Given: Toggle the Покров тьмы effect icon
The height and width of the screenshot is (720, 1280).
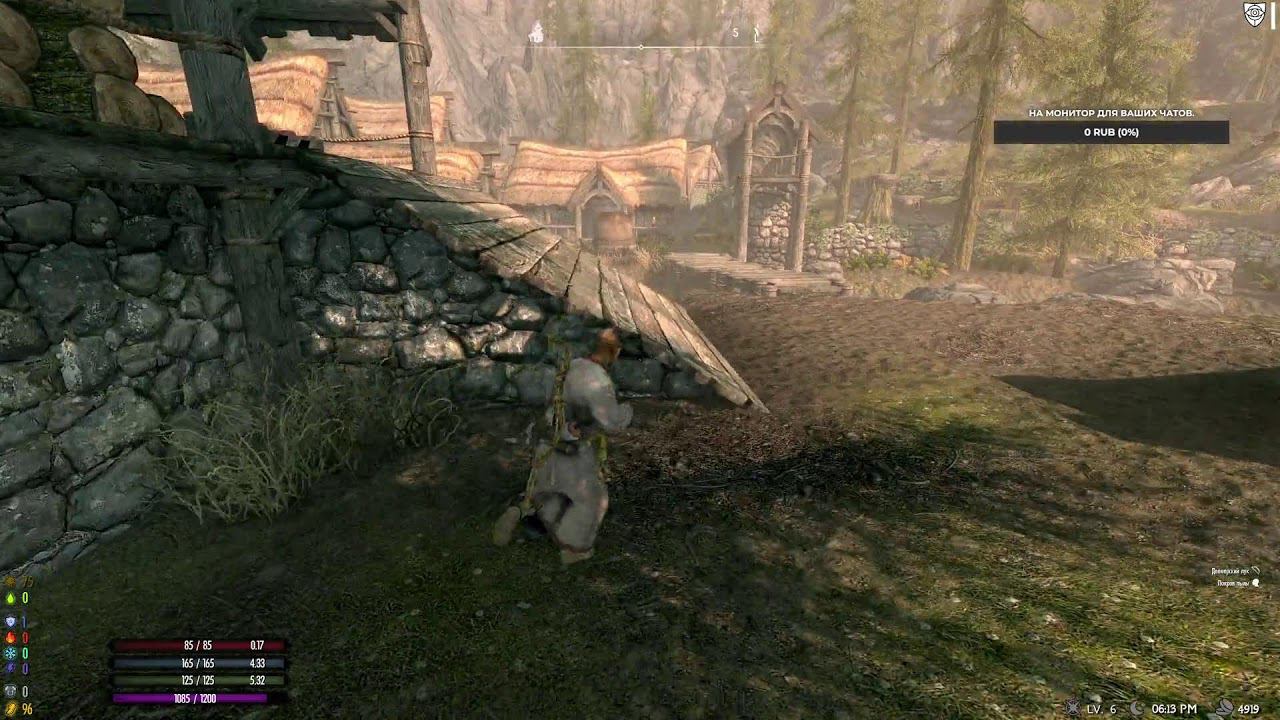Looking at the screenshot, I should click(1256, 582).
